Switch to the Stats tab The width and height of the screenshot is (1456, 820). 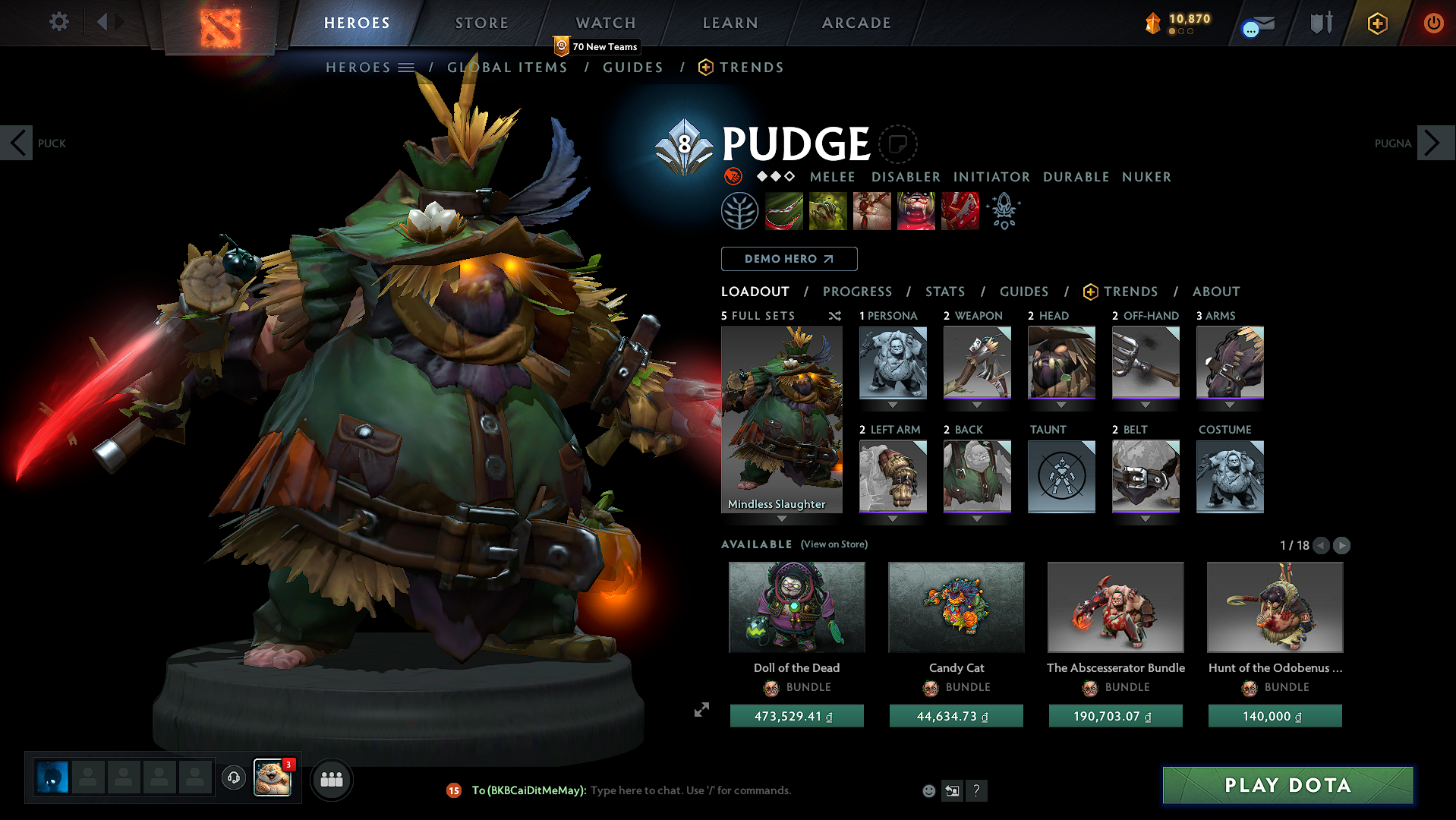coord(944,292)
